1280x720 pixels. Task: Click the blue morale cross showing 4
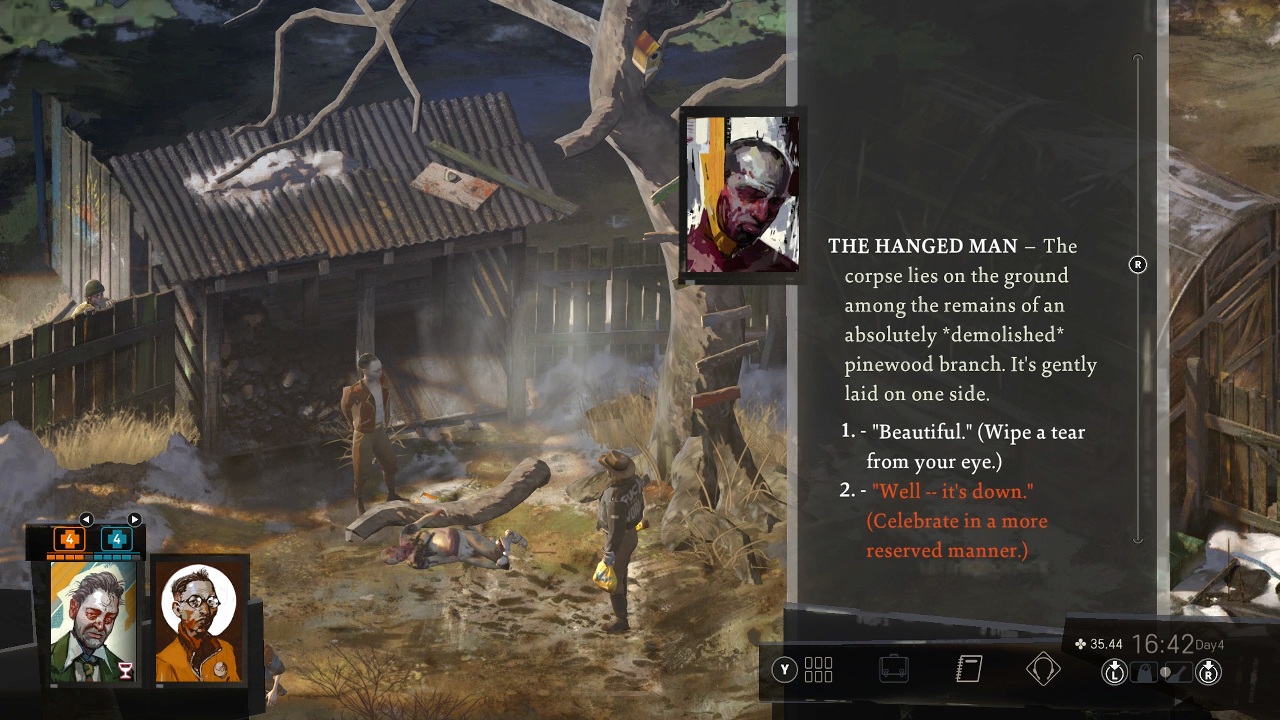117,539
